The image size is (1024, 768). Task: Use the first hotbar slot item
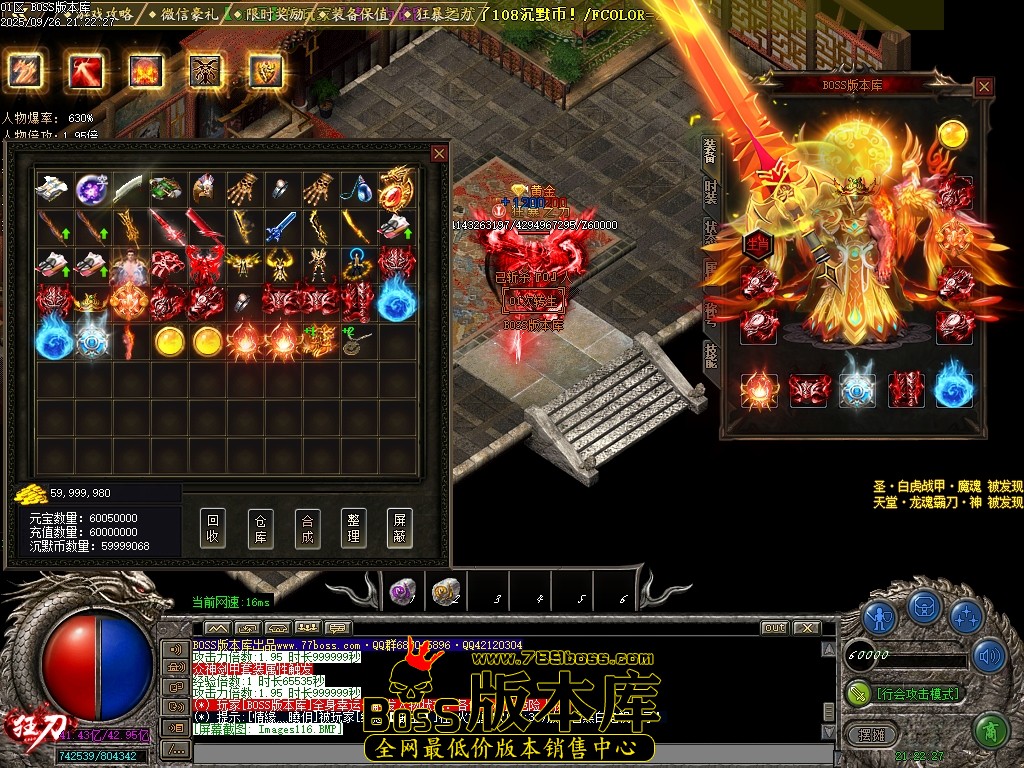pos(402,592)
